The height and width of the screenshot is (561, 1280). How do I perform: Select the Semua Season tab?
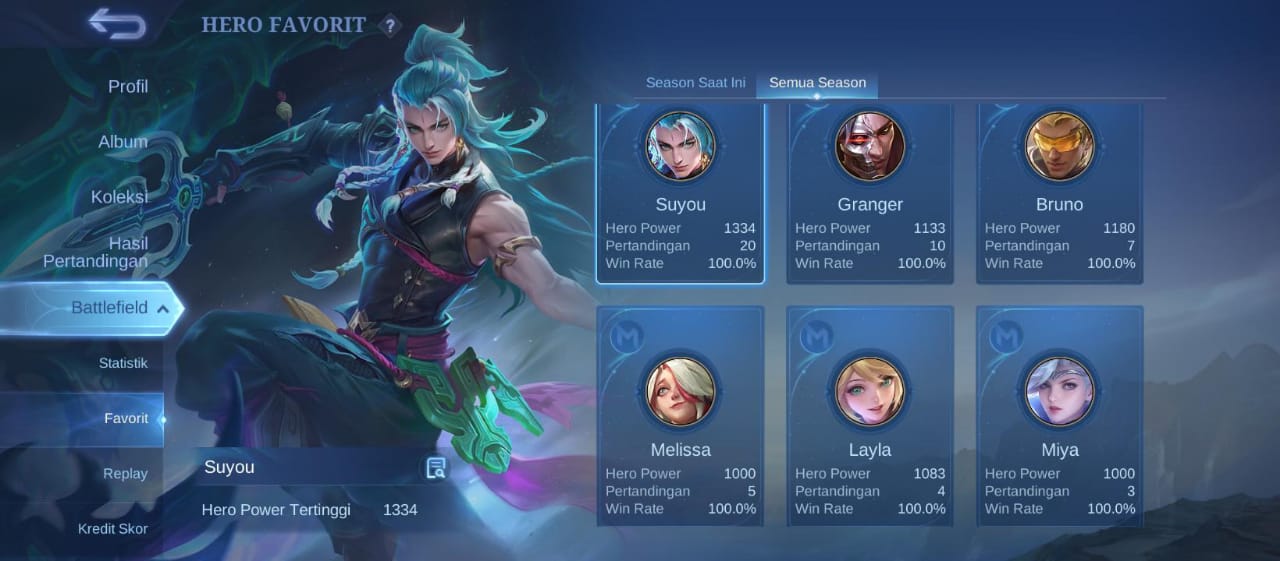817,83
